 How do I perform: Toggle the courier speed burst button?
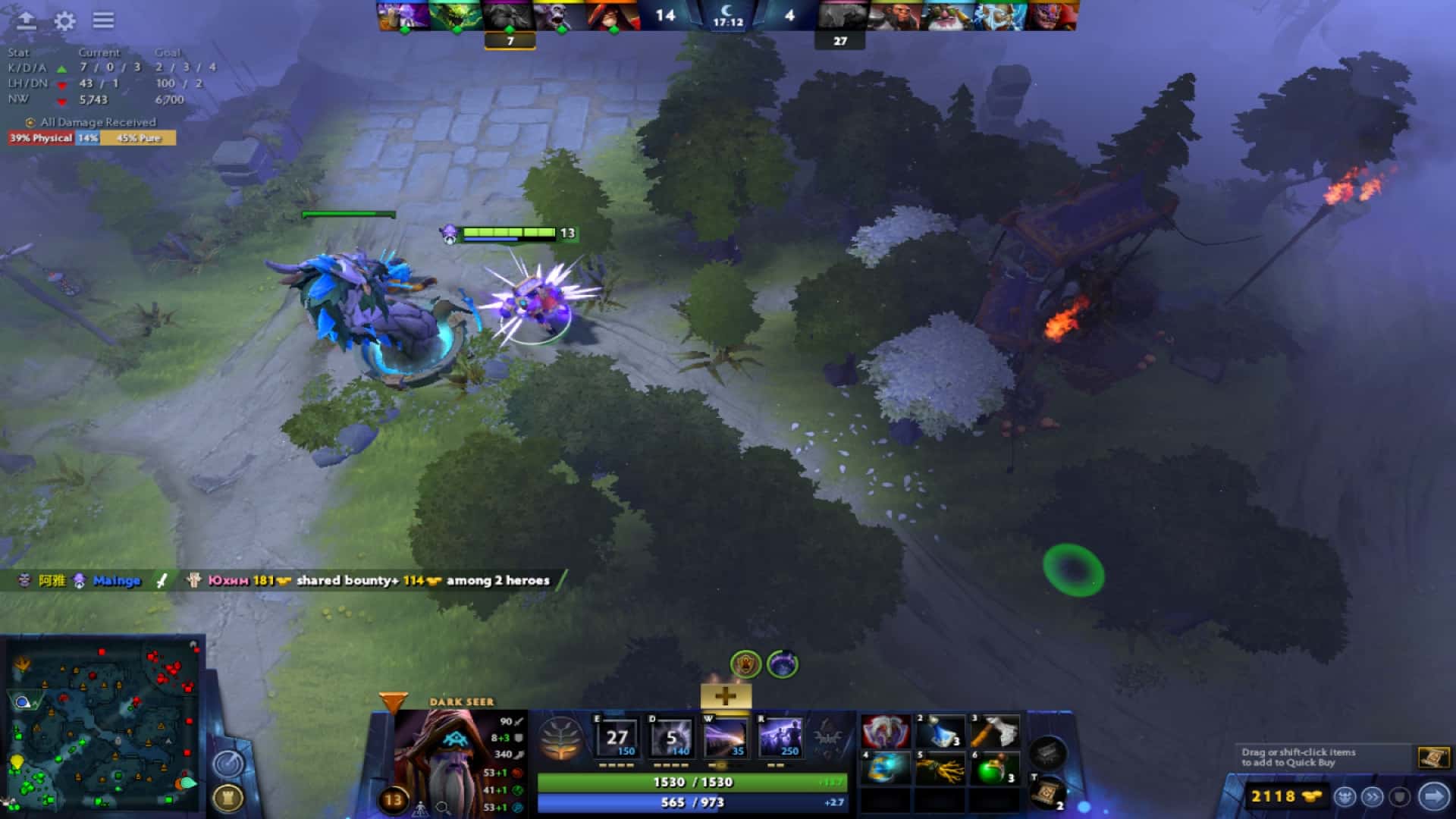(1373, 797)
